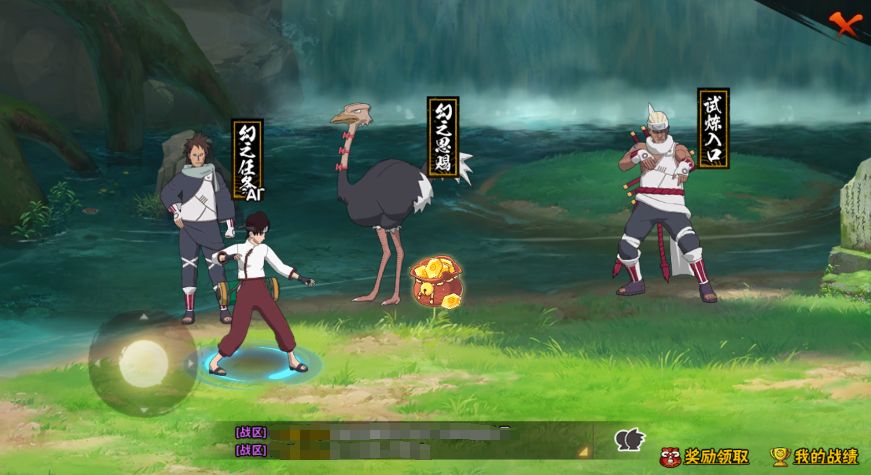
Task: Open 我的战绩 battle record
Action: coord(815,457)
